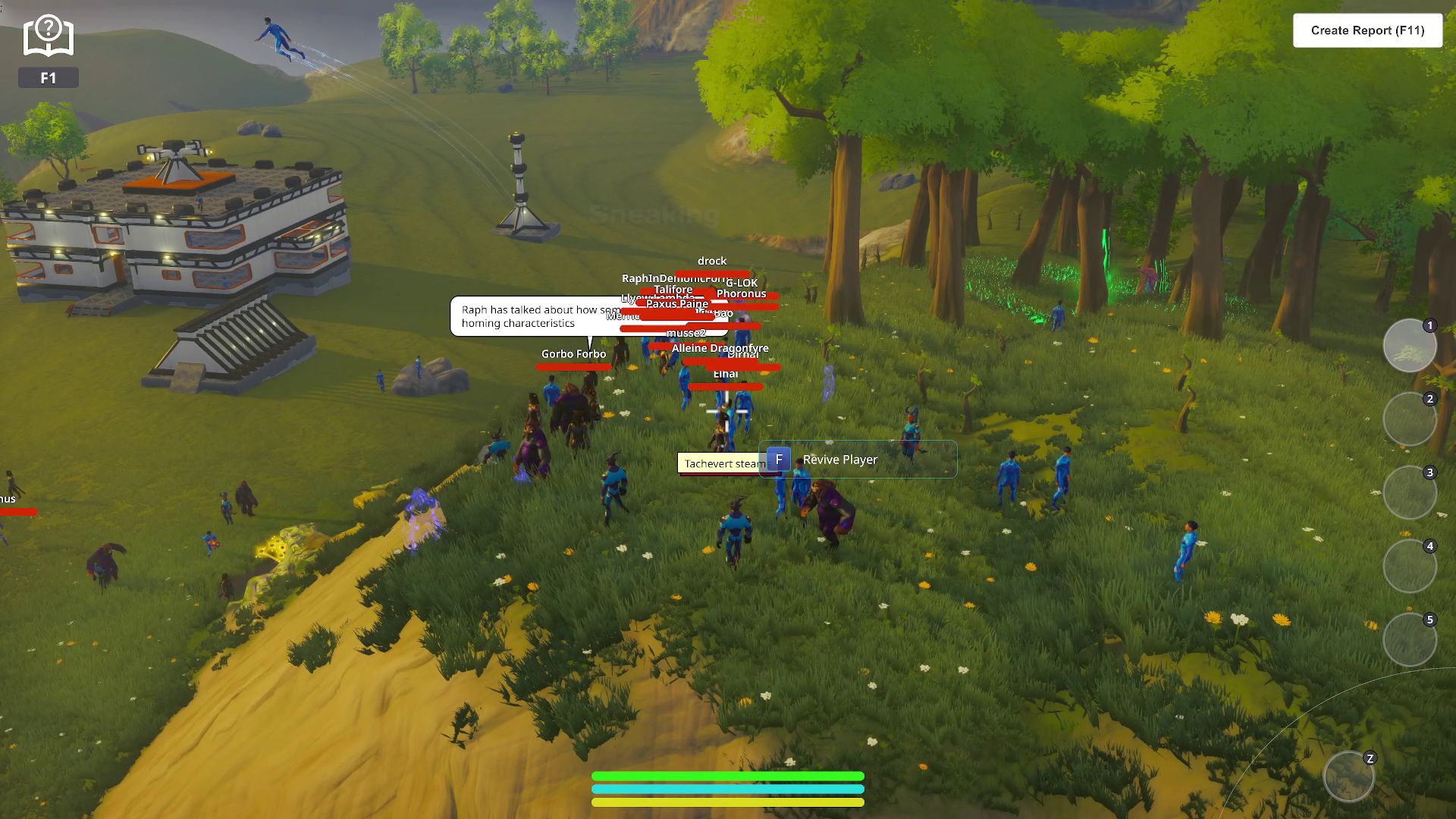Activate the circular Z ability slot

[1348, 777]
